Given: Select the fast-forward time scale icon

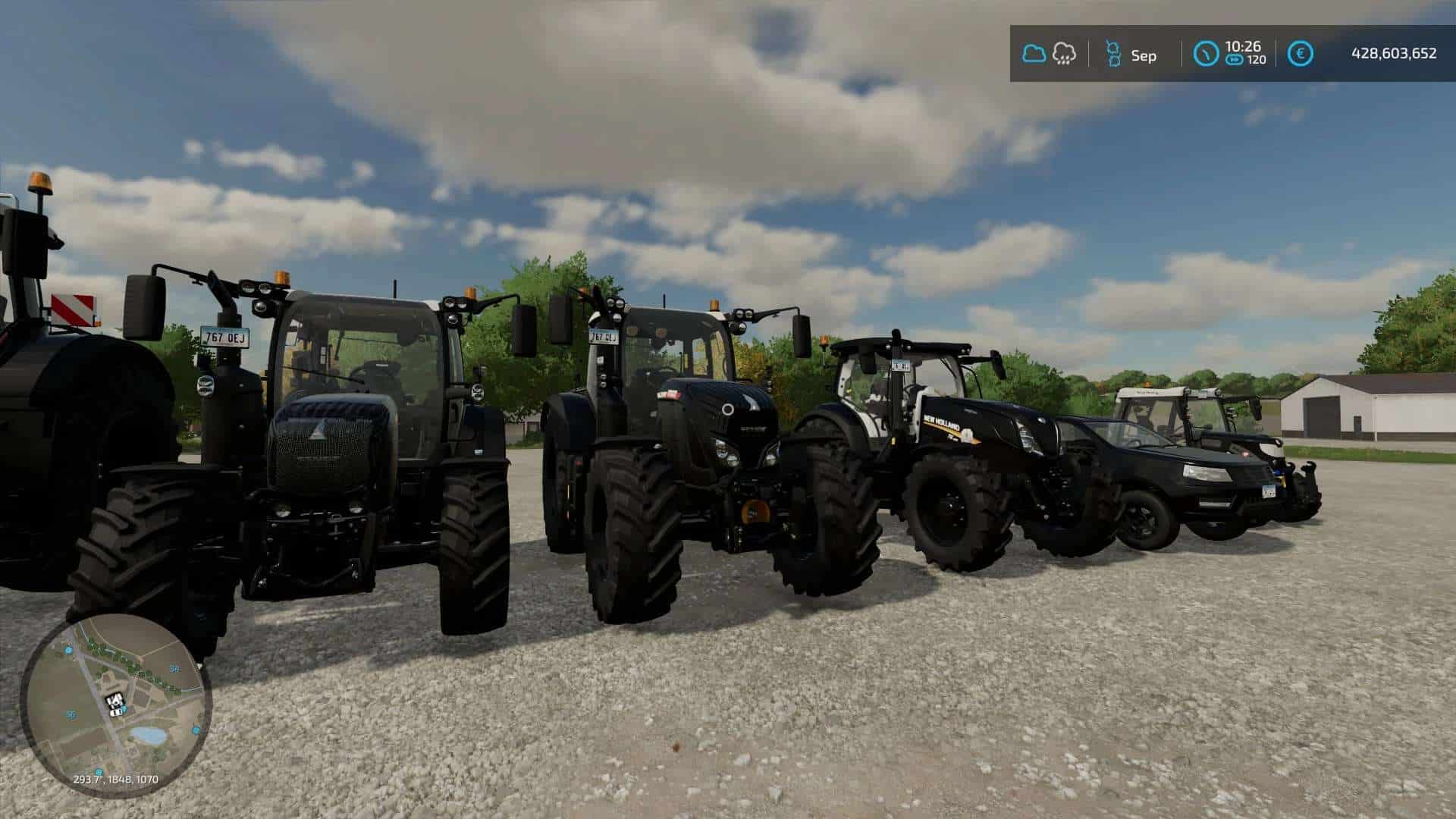Looking at the screenshot, I should tap(1235, 61).
